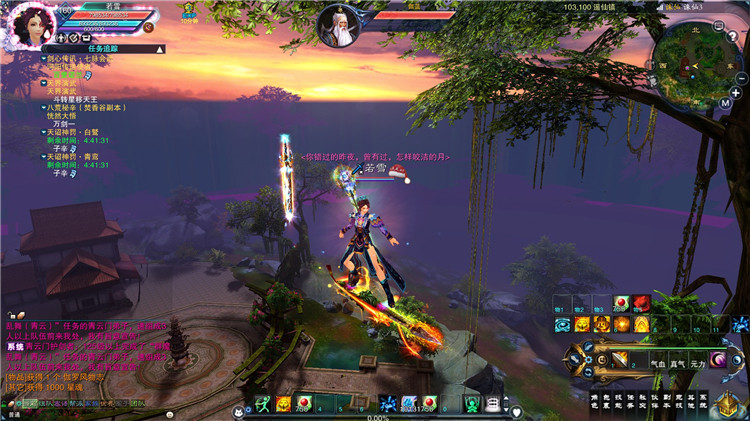Screen dimensions: 750x421
Task: Use the red flower item slot
Action: click(x=641, y=304)
